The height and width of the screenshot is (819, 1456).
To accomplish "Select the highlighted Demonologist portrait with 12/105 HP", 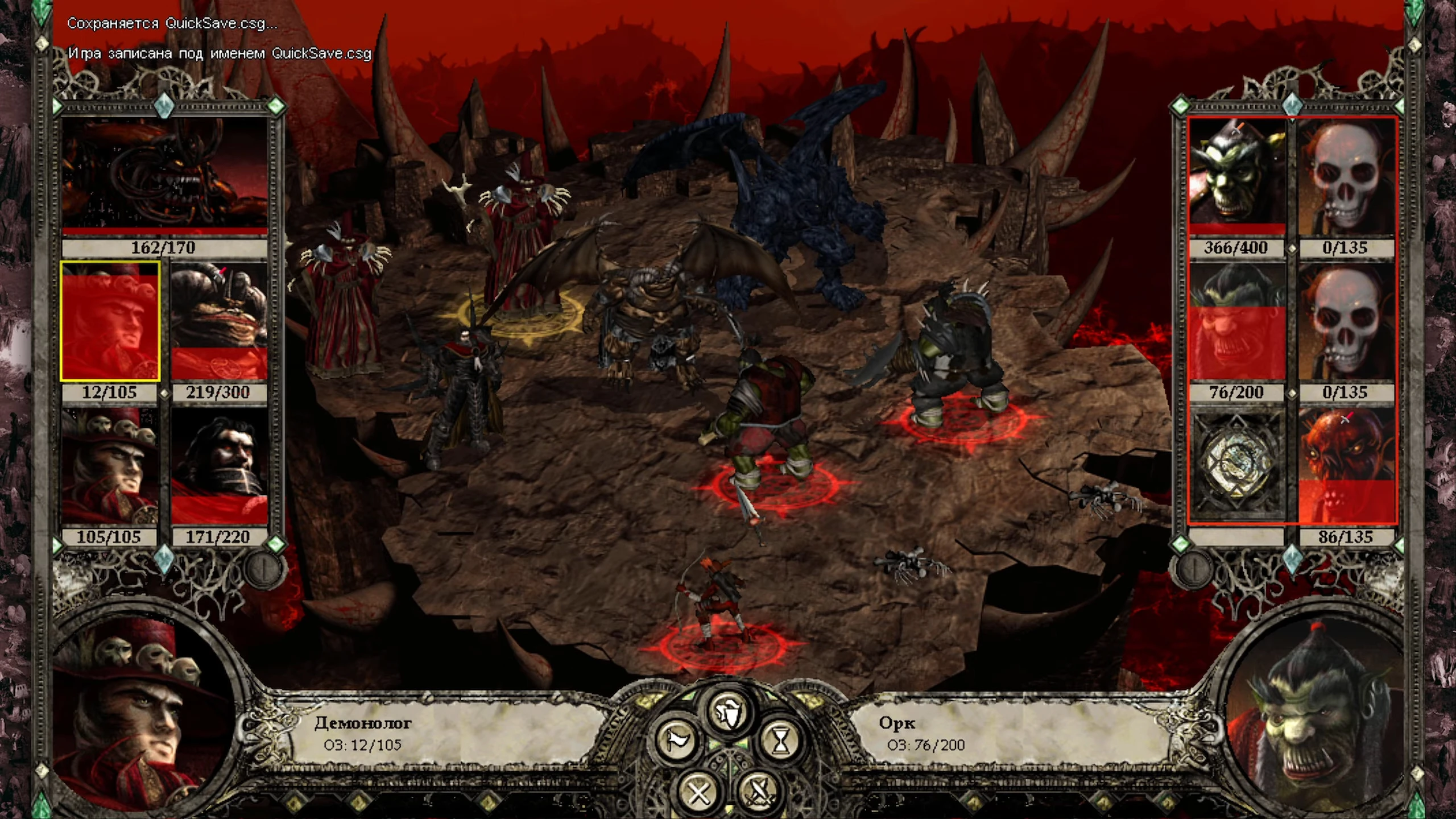I will click(110, 321).
